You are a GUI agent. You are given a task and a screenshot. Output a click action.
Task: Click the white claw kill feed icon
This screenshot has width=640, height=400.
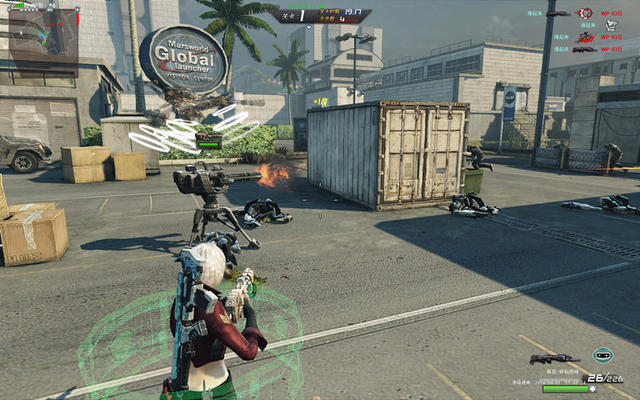[611, 24]
